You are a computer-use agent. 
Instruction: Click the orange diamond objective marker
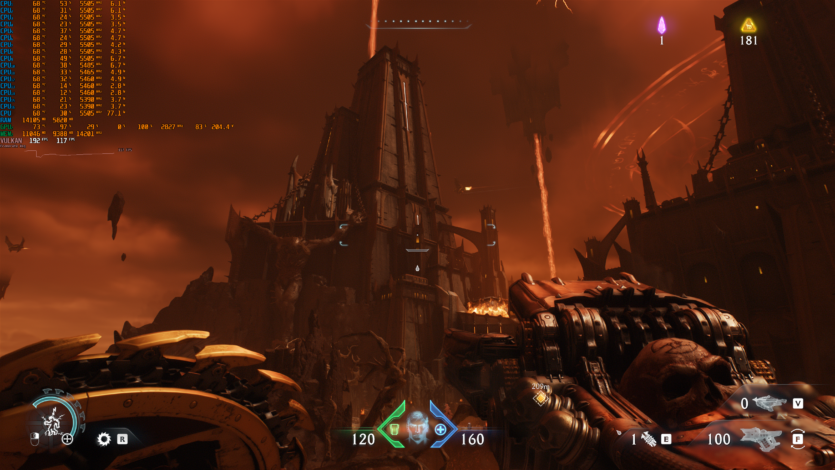click(x=541, y=398)
